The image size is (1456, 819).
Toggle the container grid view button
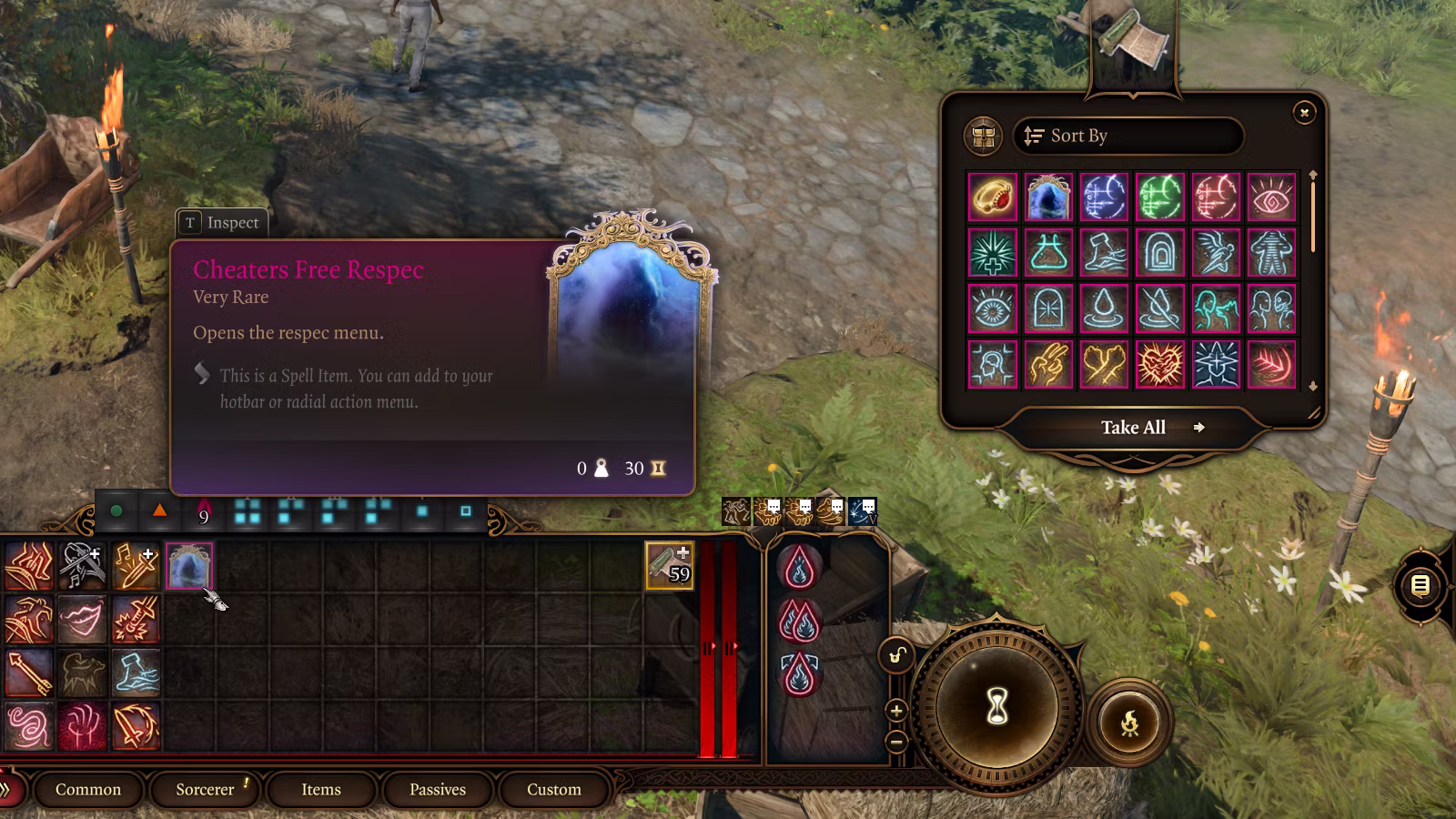[983, 136]
